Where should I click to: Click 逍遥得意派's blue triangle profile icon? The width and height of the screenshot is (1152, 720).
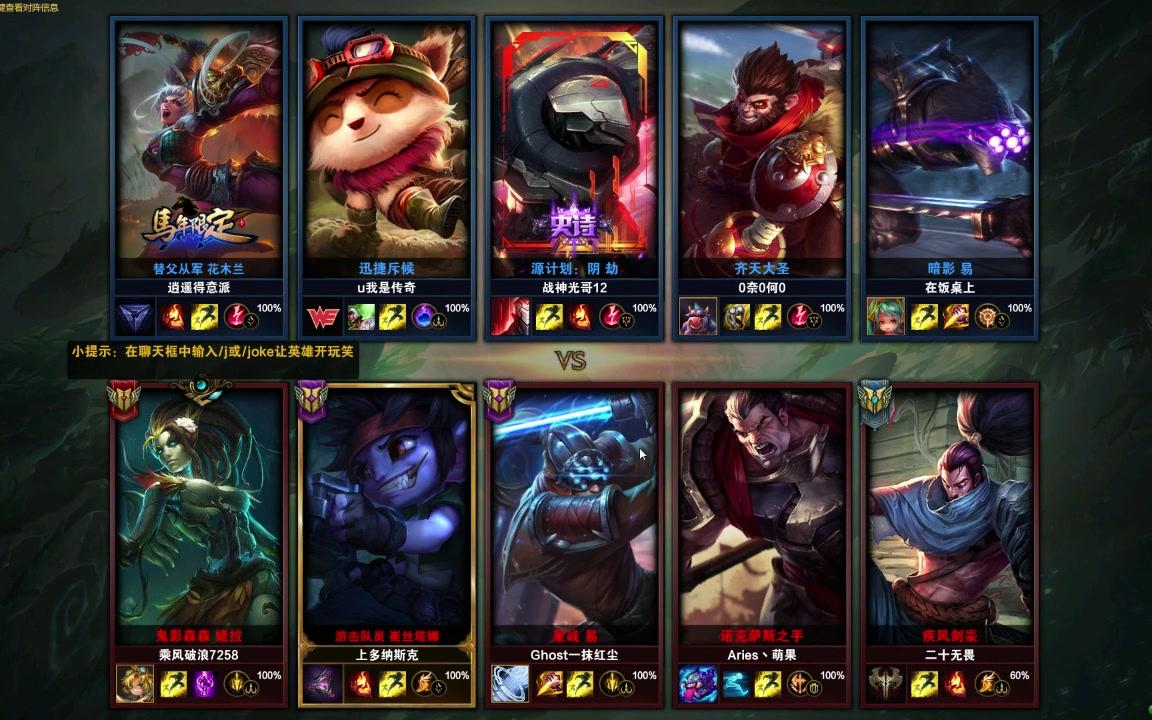click(x=133, y=318)
